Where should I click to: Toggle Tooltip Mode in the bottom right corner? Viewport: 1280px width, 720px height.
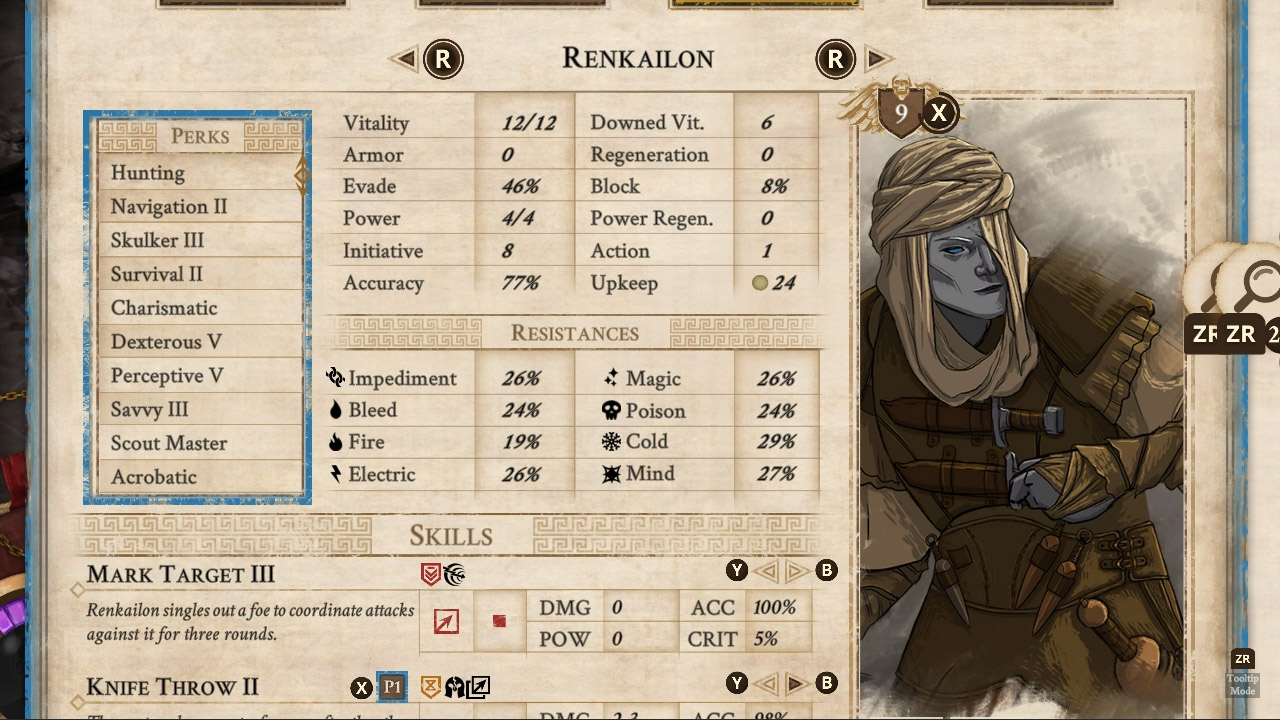[1243, 670]
